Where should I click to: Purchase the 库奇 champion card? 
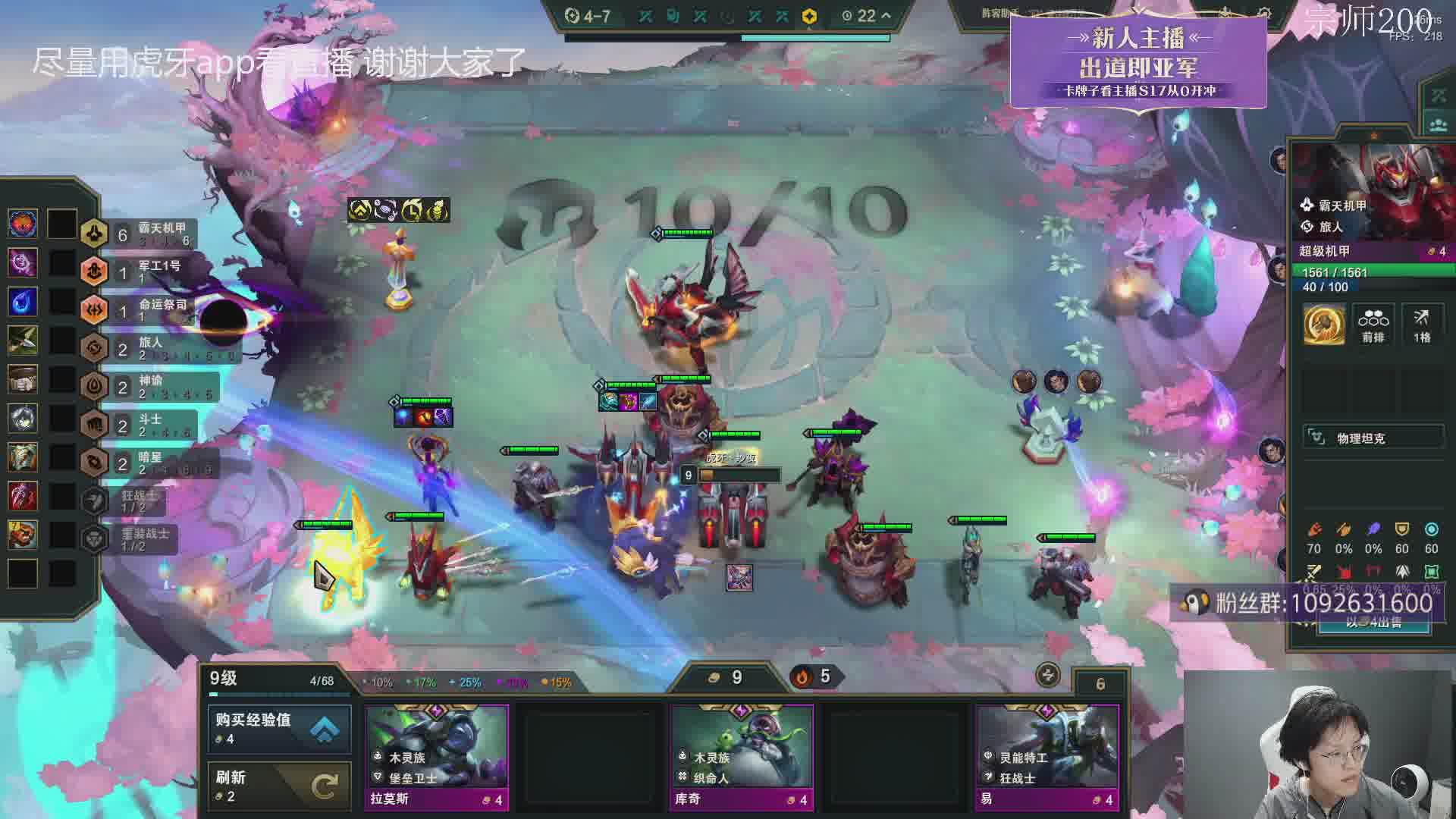click(x=741, y=756)
